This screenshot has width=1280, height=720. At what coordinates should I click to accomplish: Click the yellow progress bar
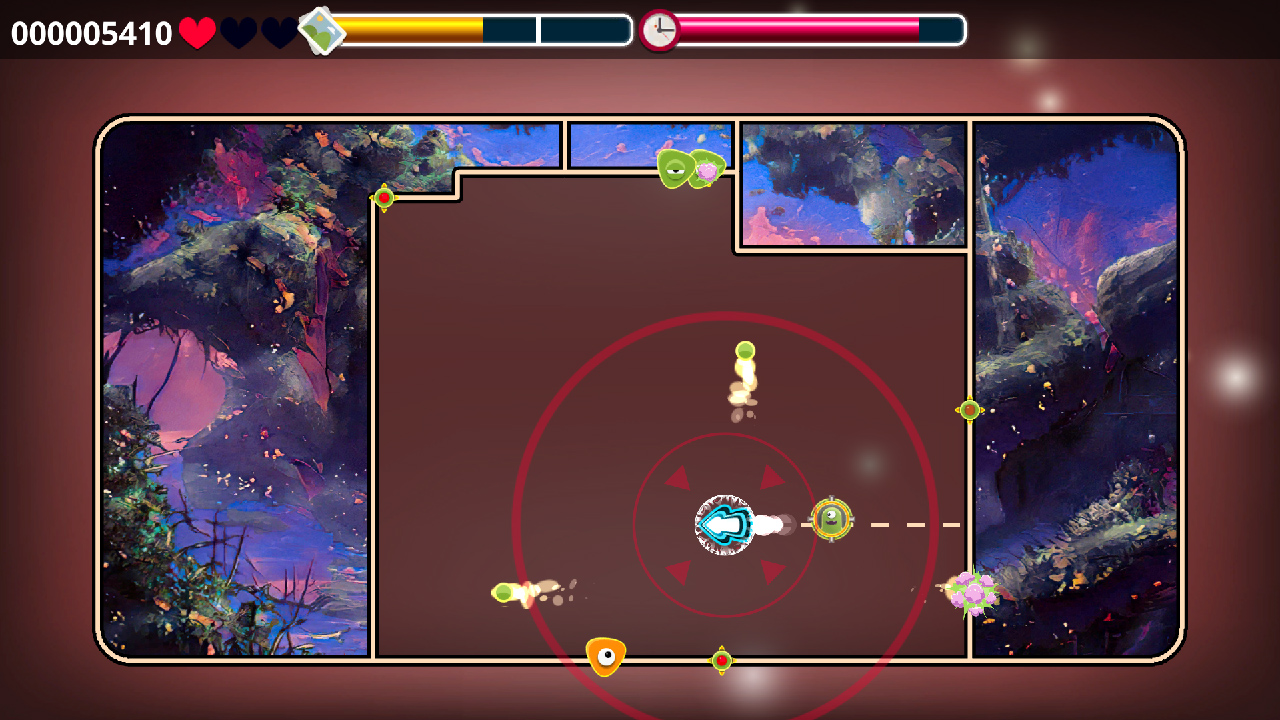410,30
